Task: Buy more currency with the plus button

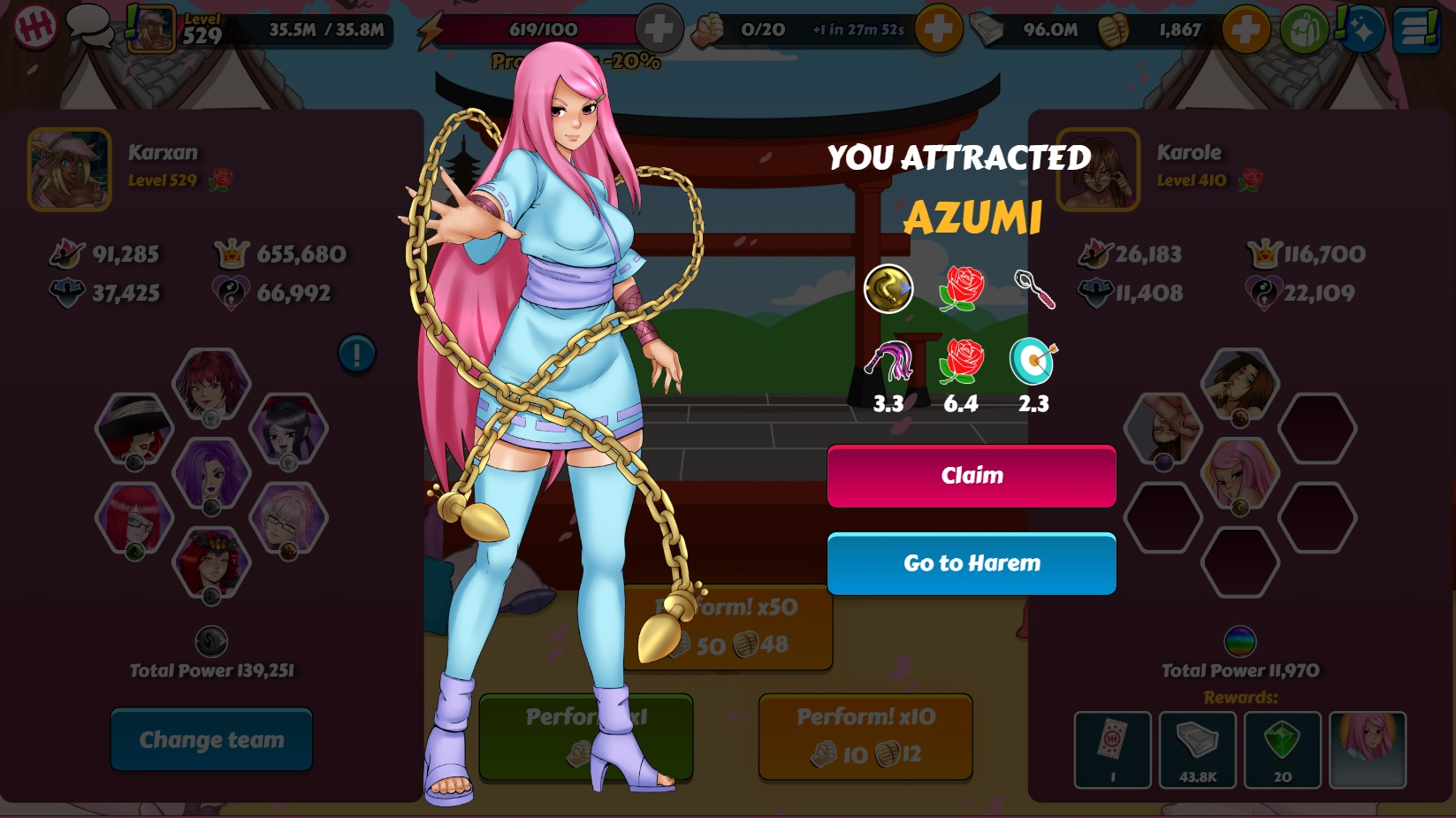Action: [x=1245, y=29]
